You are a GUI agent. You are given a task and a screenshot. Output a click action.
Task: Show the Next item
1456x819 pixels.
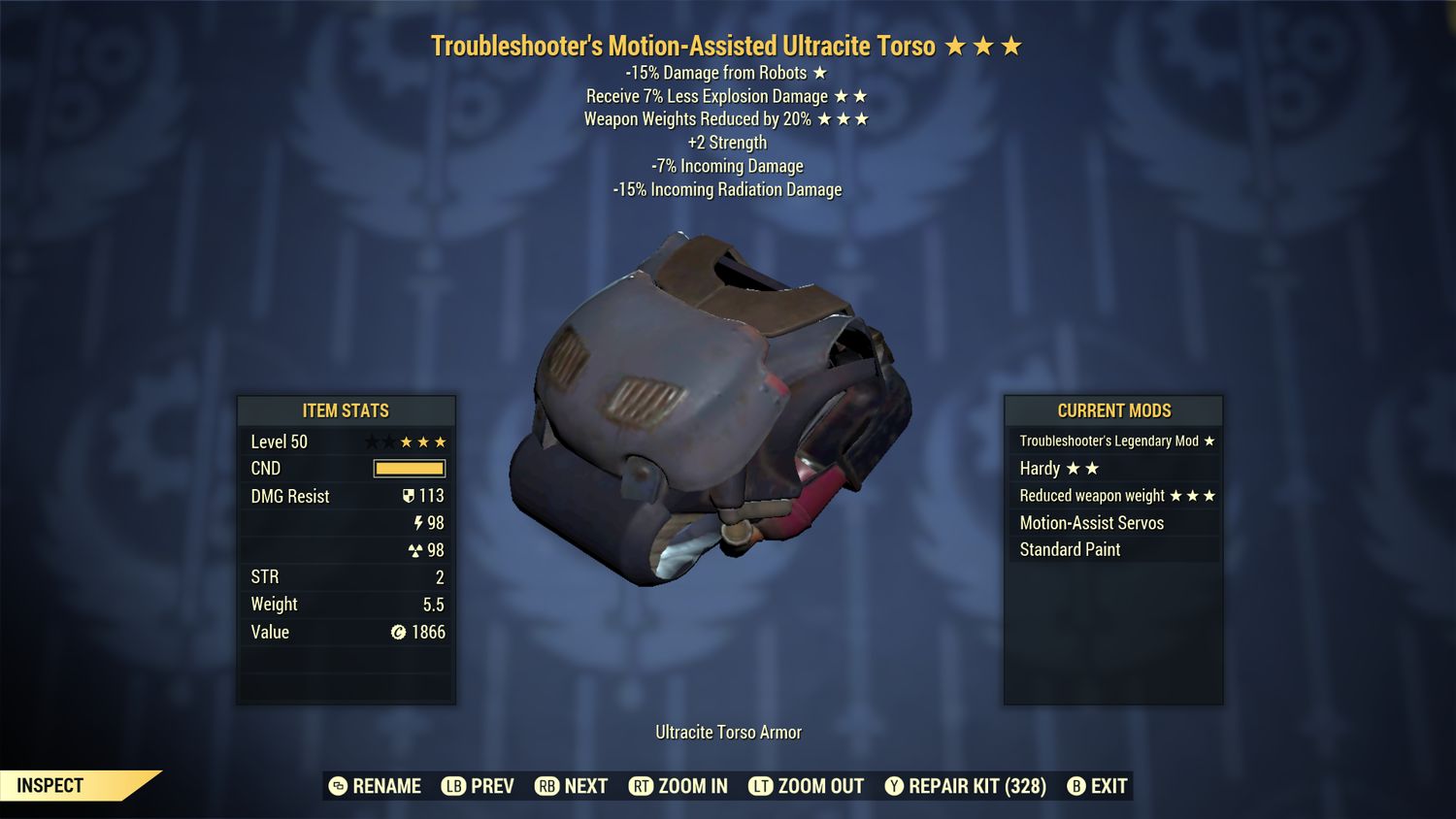572,786
